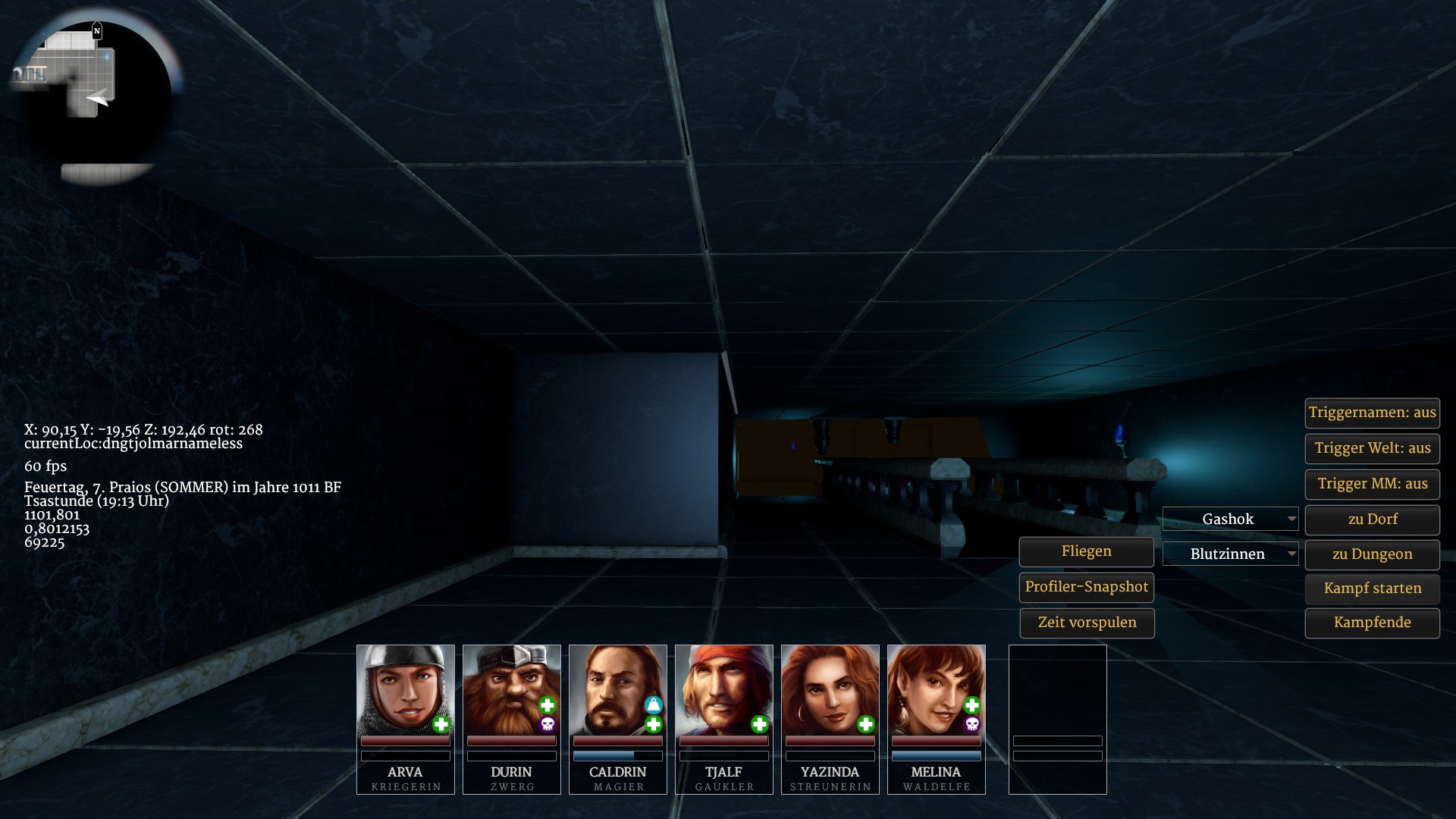Open the Blutzinnen dungeon dropdown
The height and width of the screenshot is (819, 1456).
coord(1230,554)
